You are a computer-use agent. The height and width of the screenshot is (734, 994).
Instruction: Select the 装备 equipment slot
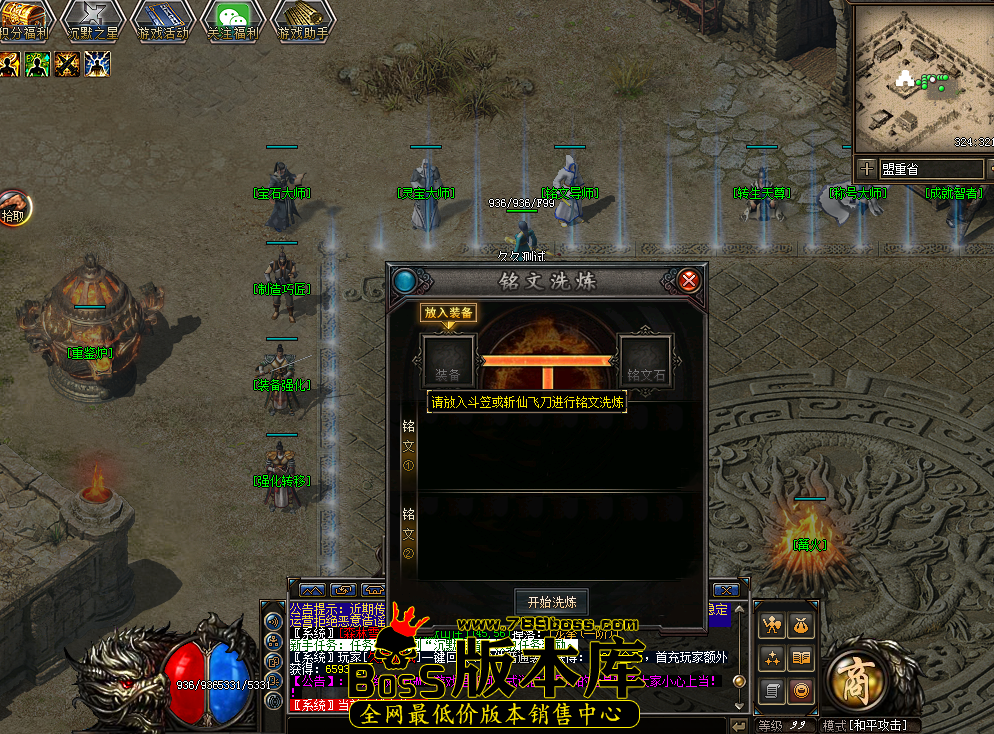[x=448, y=361]
